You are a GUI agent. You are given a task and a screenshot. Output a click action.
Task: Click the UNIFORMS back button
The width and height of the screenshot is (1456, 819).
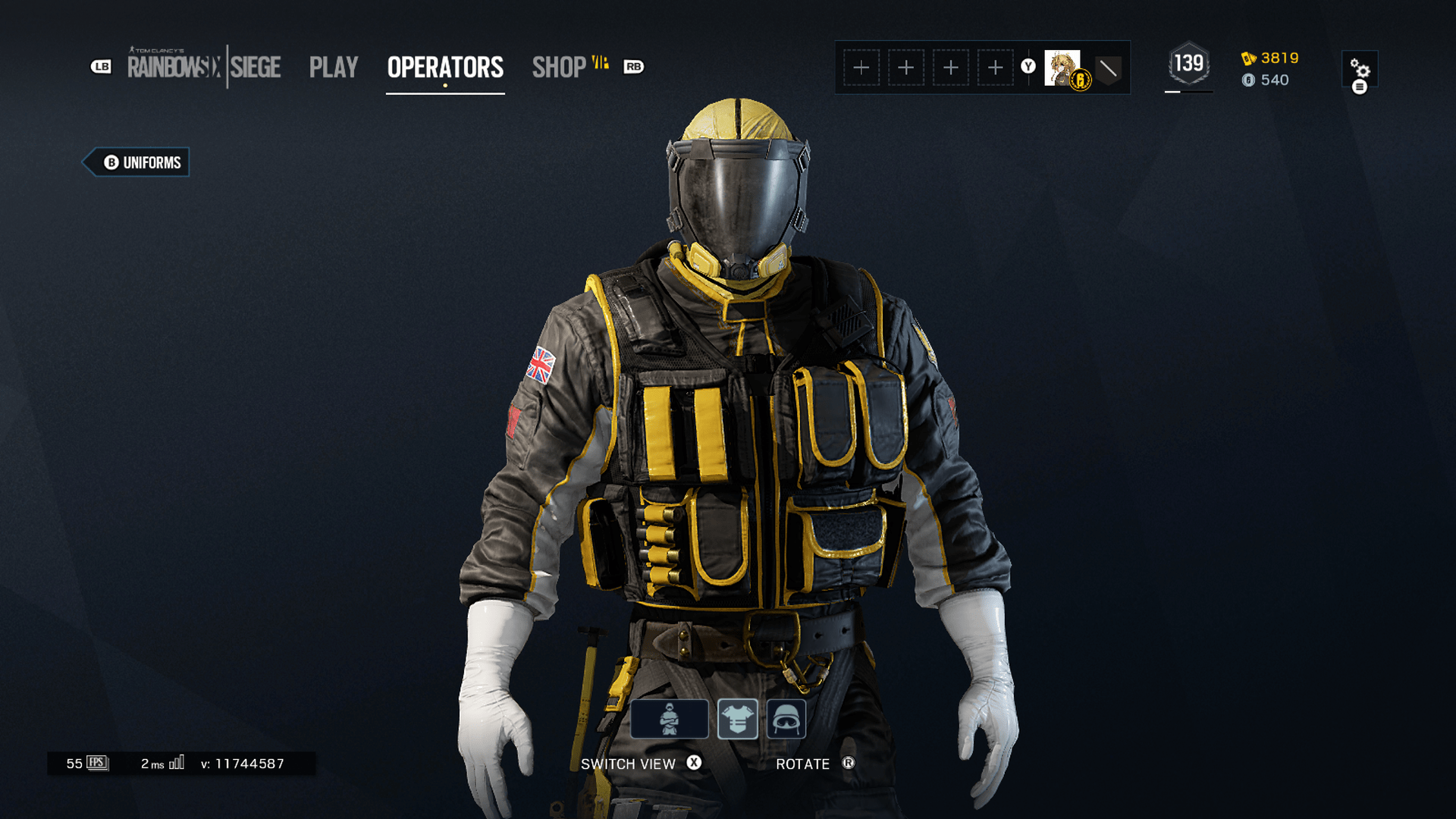tap(136, 162)
